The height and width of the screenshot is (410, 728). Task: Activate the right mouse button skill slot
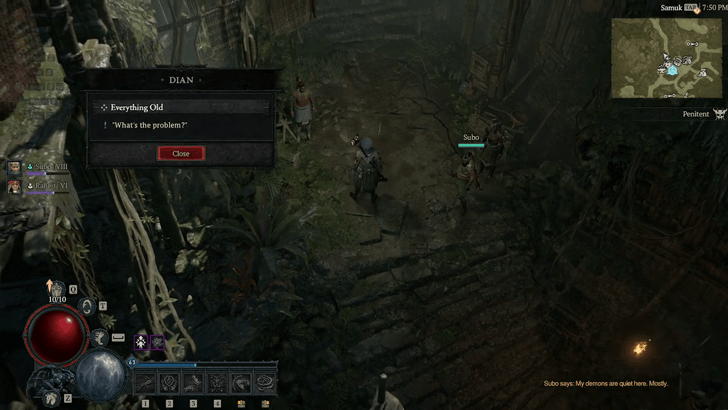265,382
